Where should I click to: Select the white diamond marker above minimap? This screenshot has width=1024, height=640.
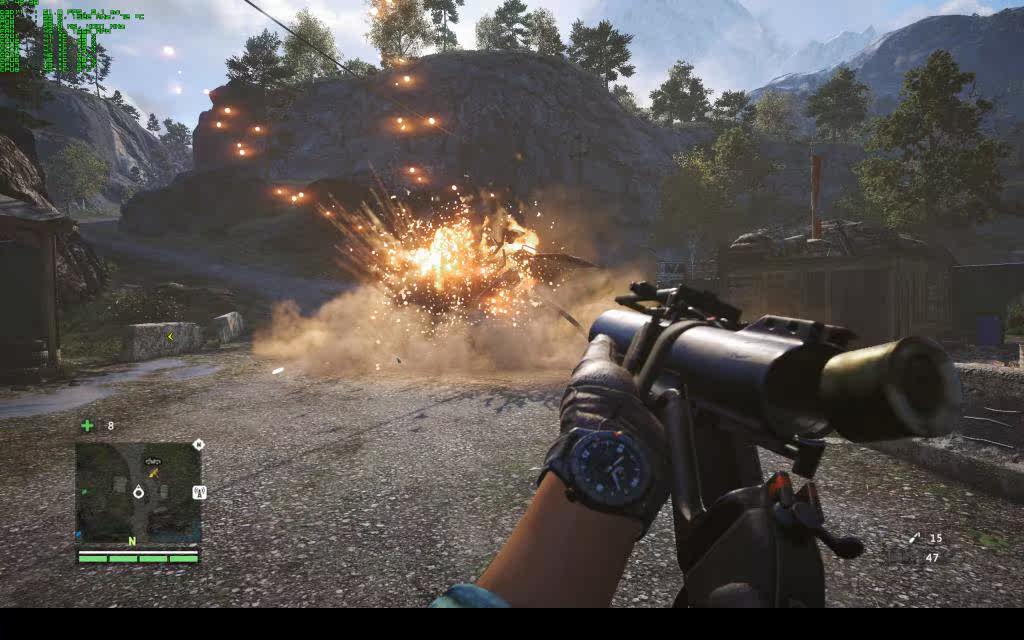click(198, 444)
